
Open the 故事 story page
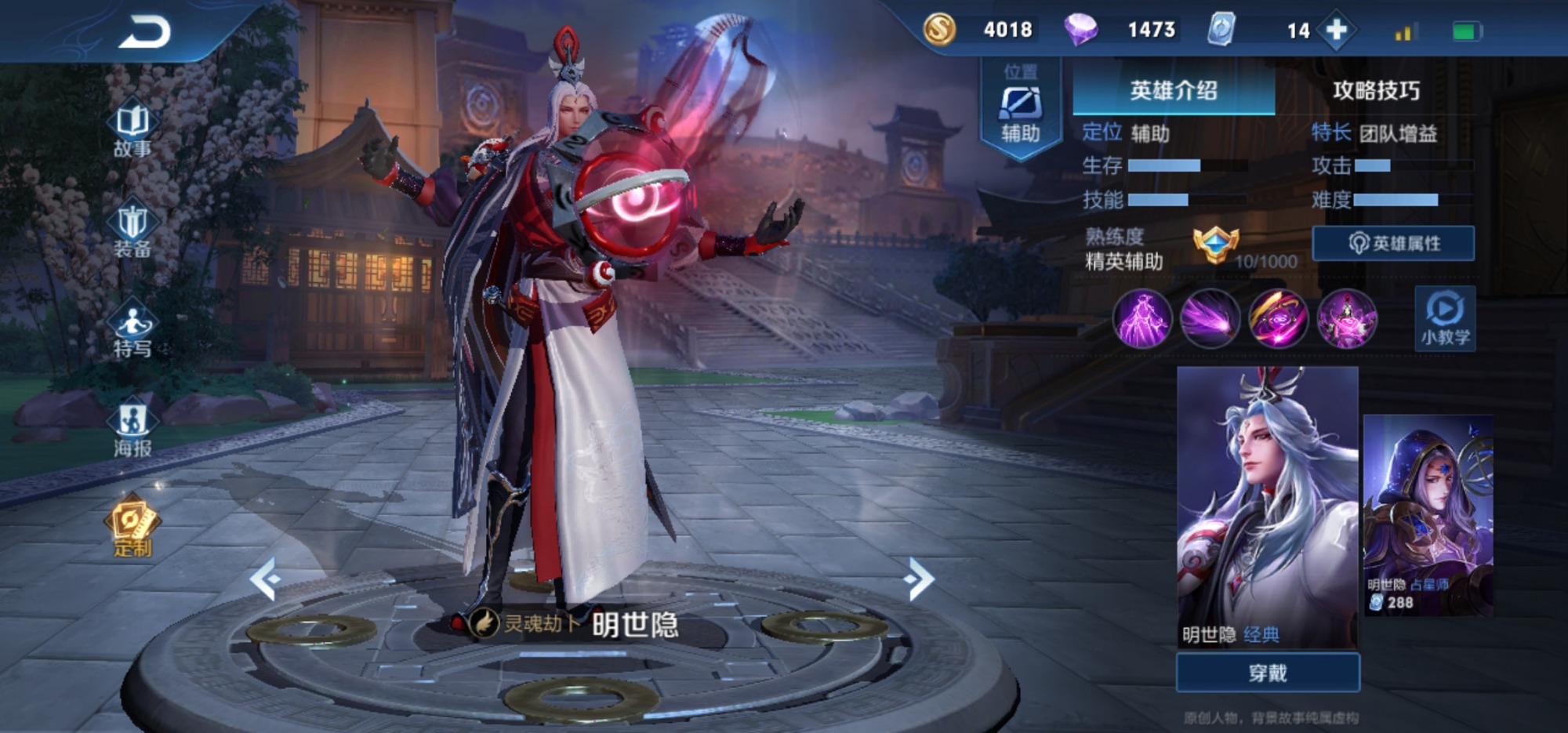pyautogui.click(x=132, y=129)
